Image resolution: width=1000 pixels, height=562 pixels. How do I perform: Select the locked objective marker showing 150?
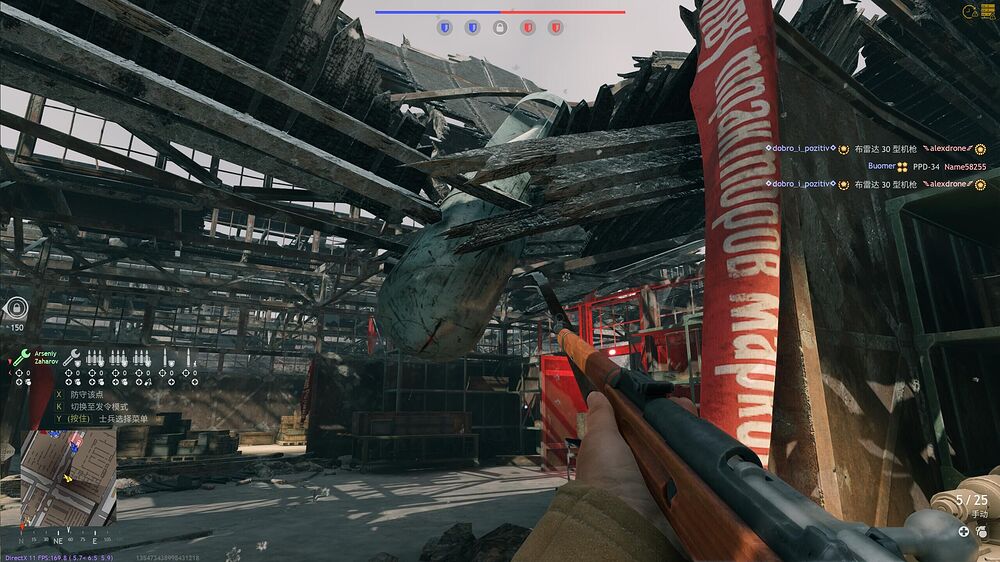pyautogui.click(x=15, y=308)
